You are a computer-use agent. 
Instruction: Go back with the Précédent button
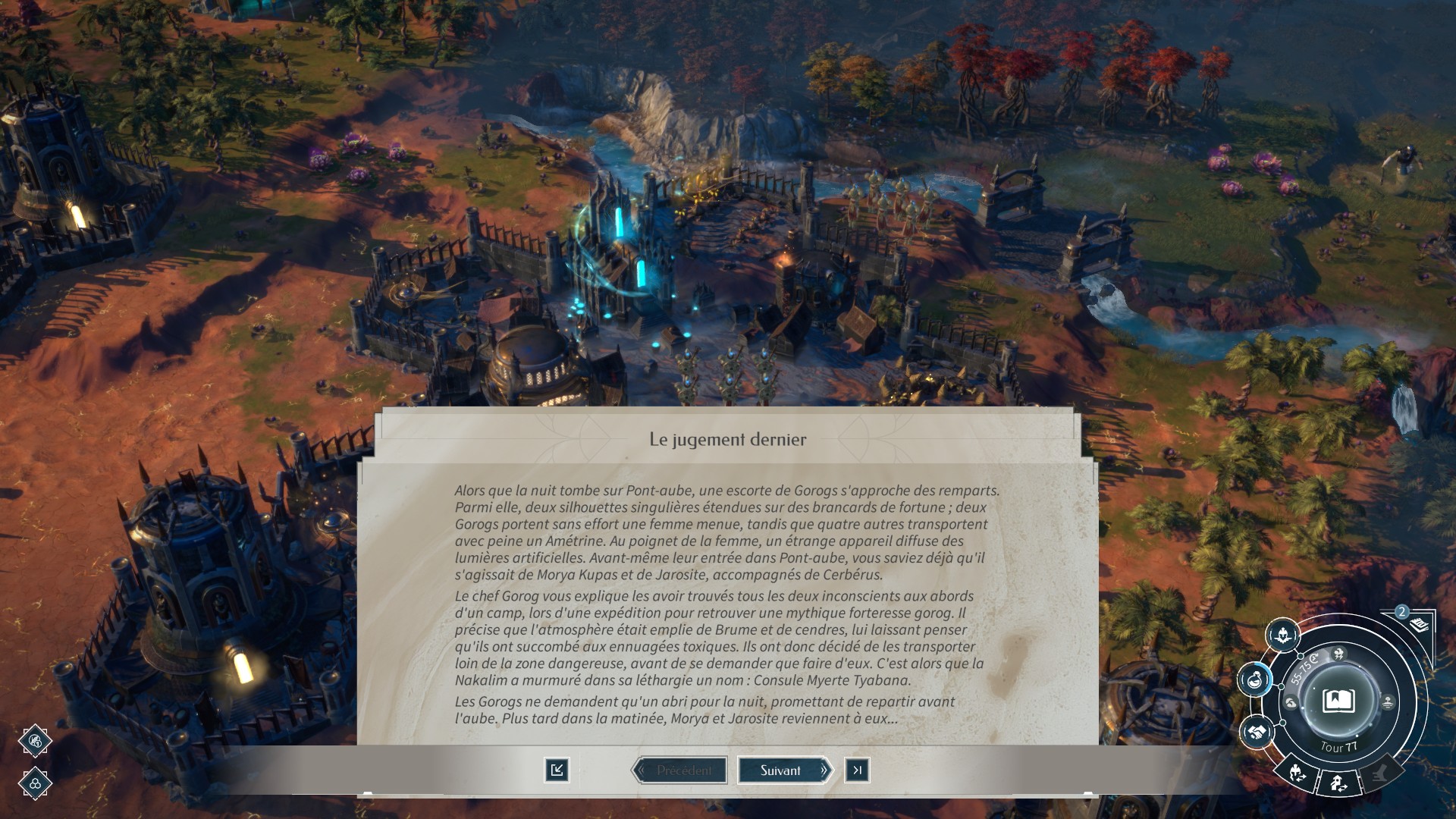tap(680, 770)
